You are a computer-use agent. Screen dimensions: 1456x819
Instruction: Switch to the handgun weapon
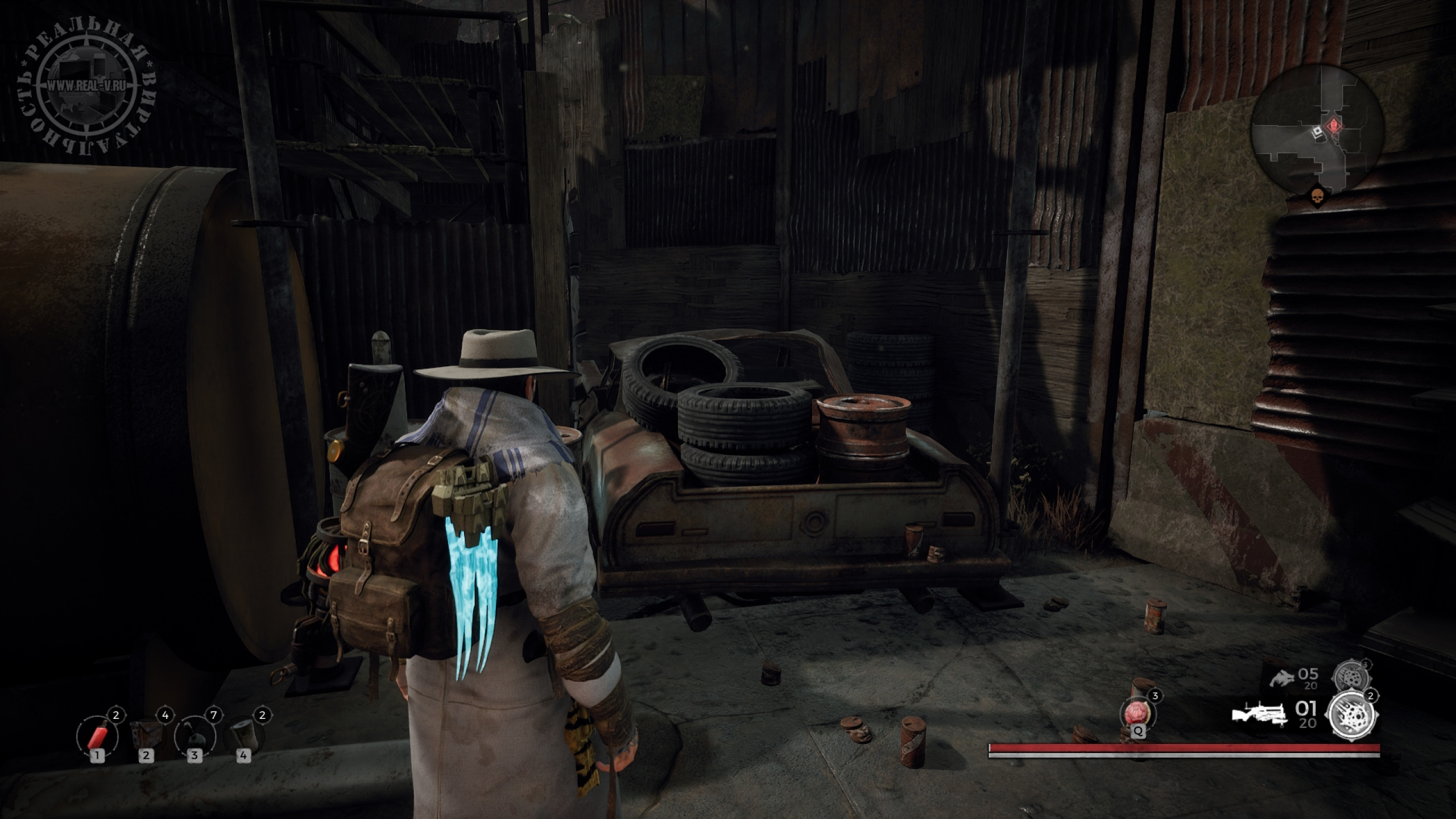[x=1283, y=679]
